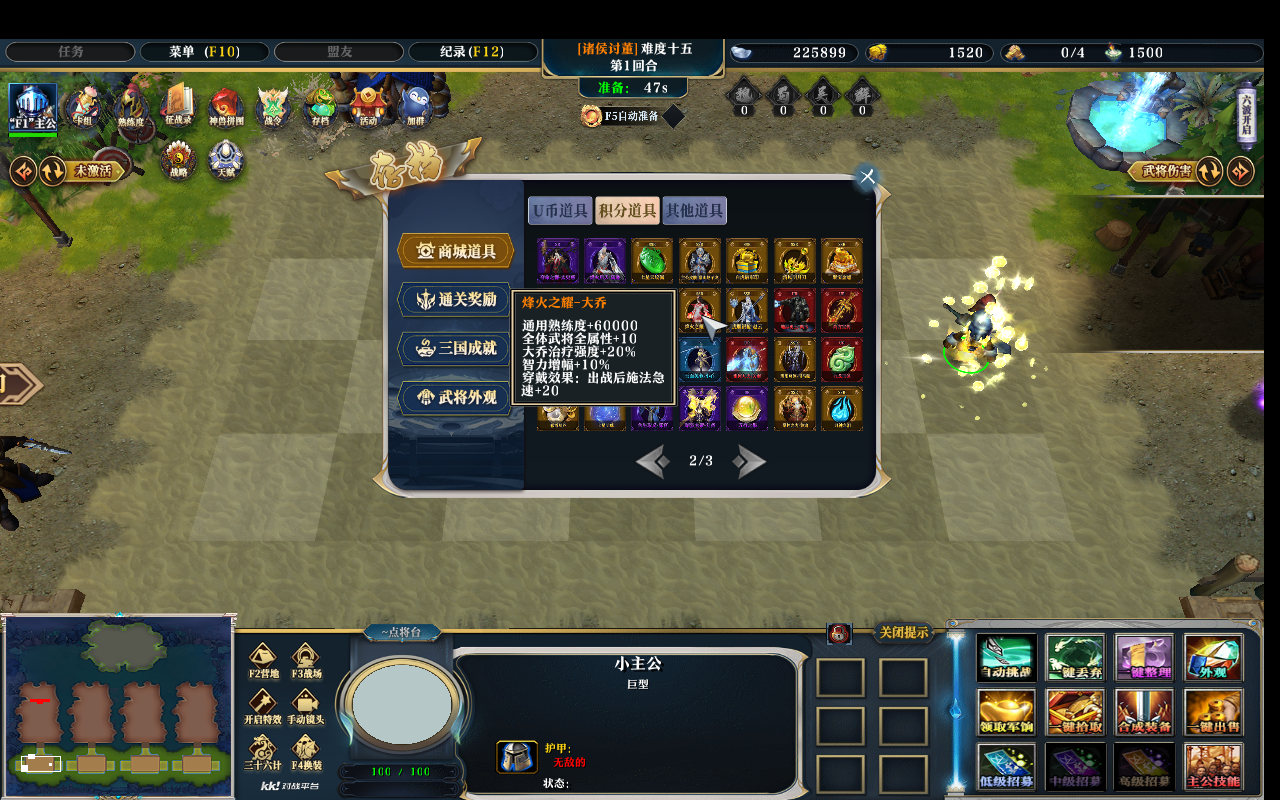
Task: Go to previous item page arrow
Action: [651, 461]
